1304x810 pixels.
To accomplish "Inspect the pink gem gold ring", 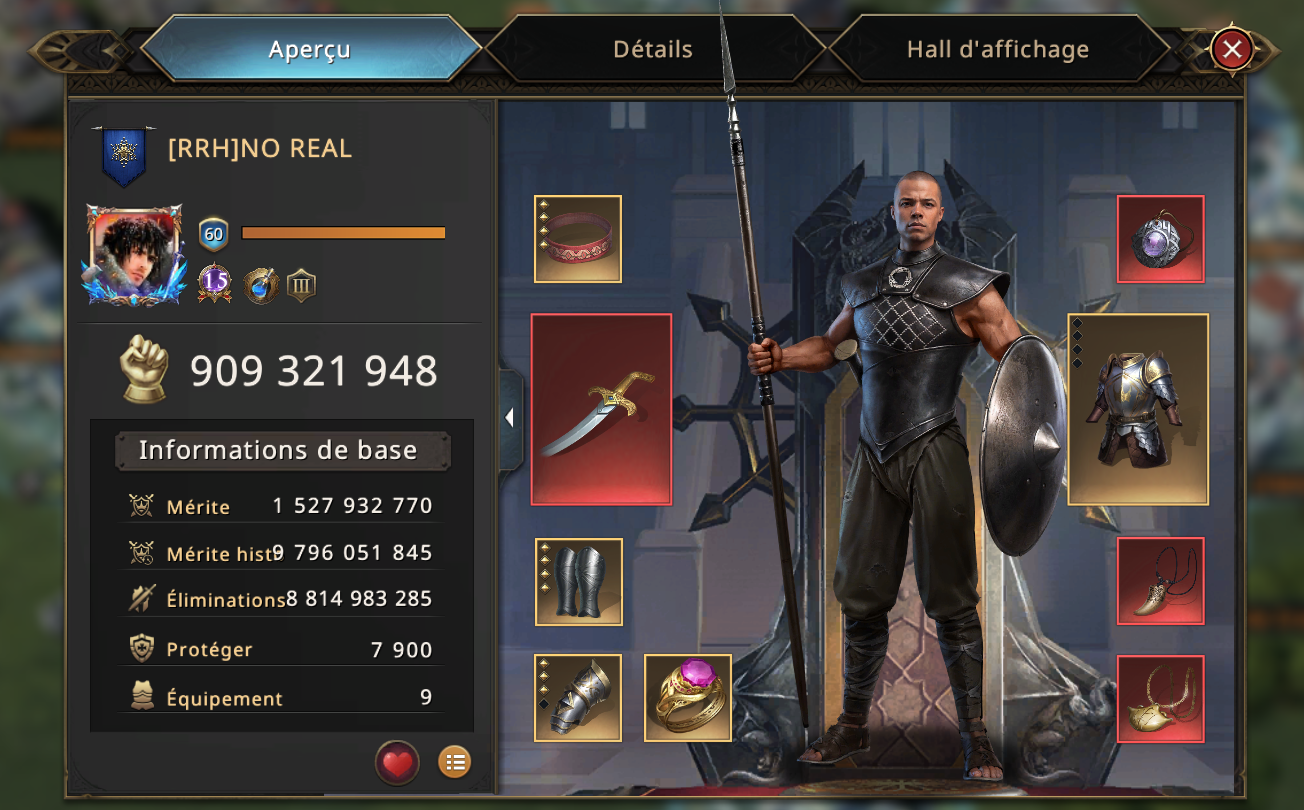I will pos(688,697).
